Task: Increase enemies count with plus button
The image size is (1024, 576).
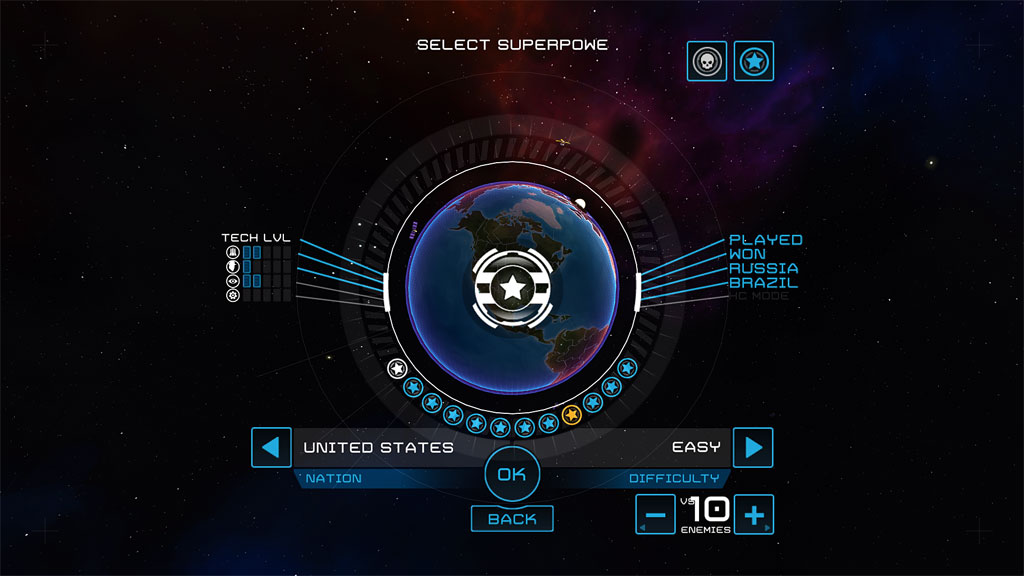Action: [x=754, y=515]
